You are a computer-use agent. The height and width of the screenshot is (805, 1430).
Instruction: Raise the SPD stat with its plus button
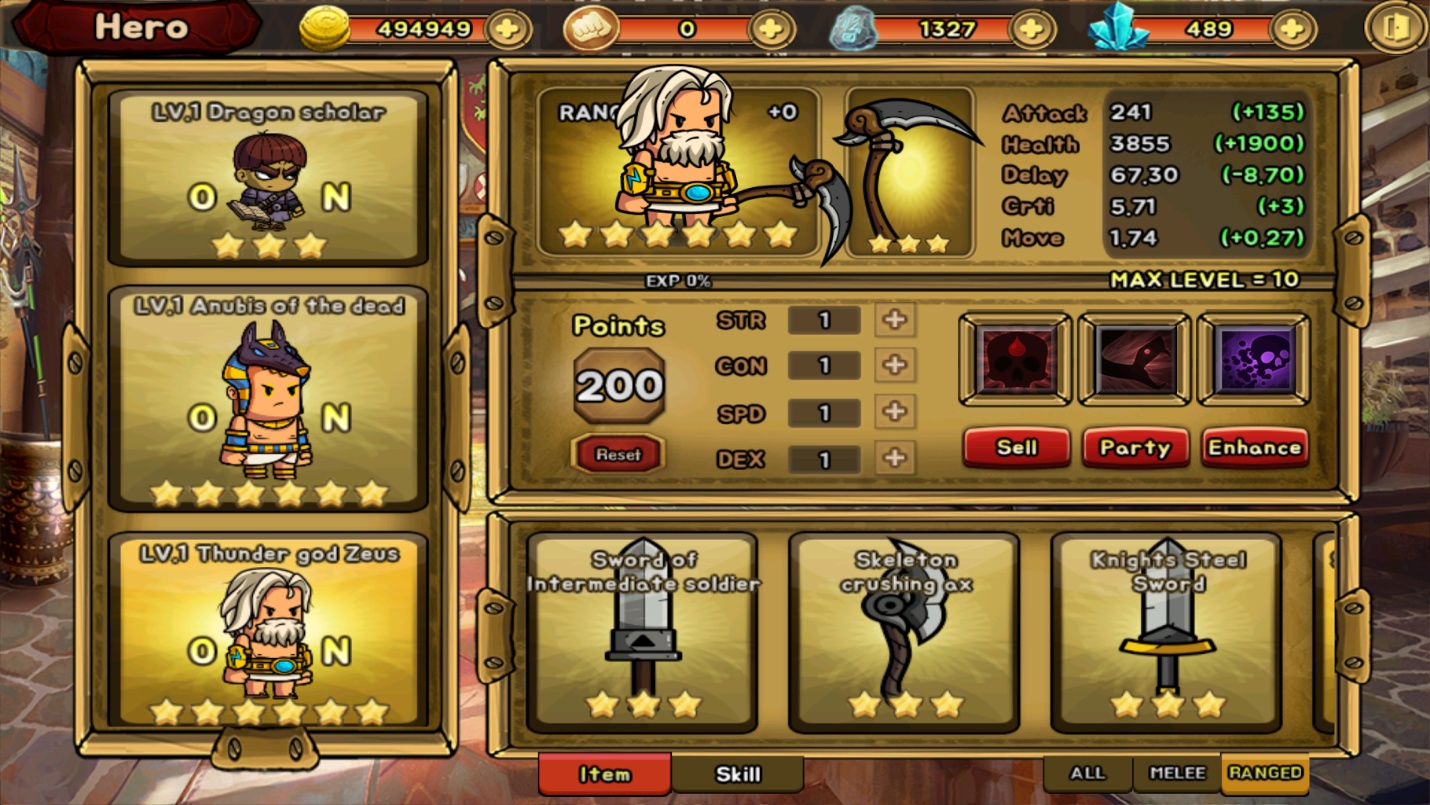coord(895,411)
